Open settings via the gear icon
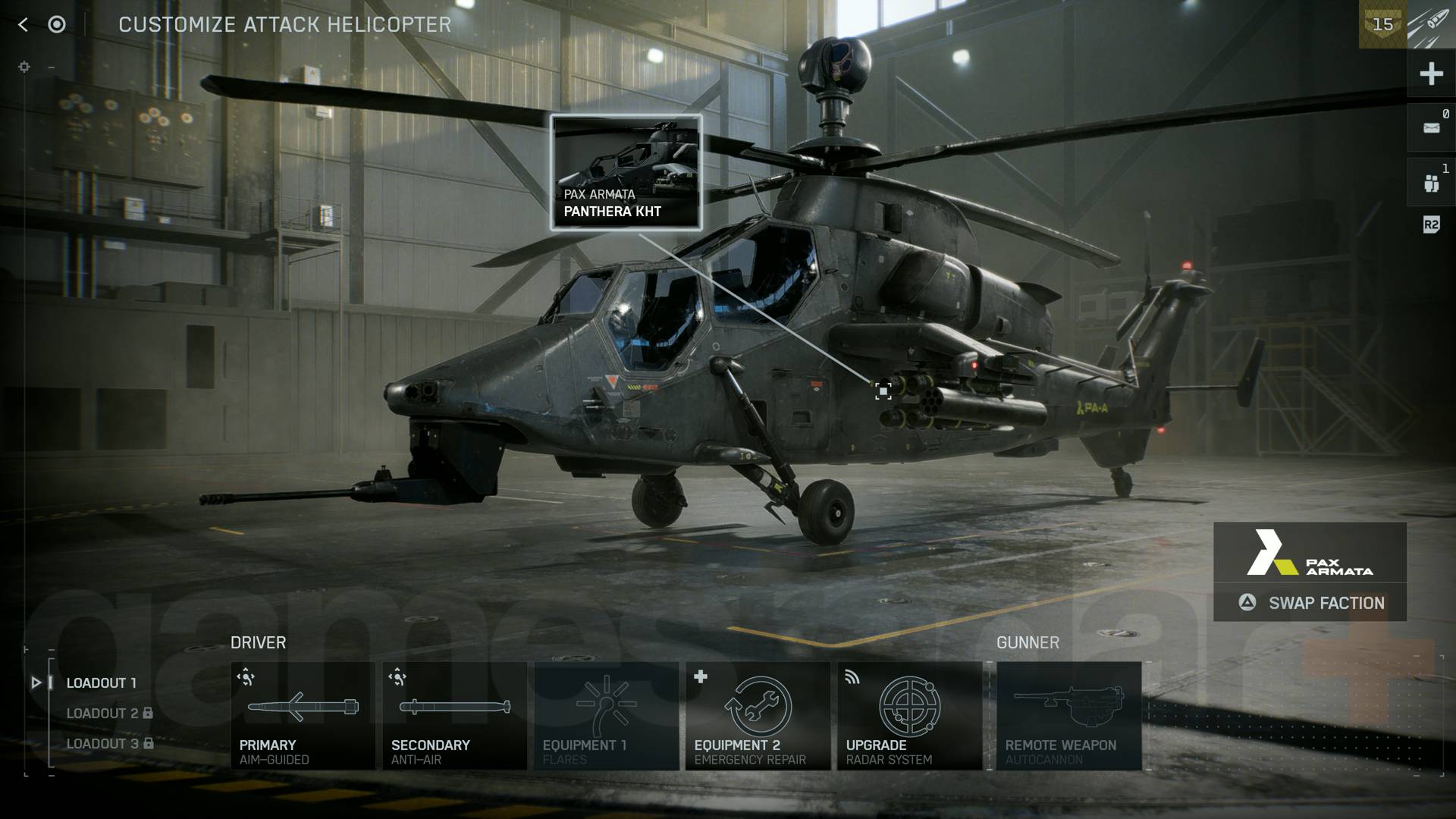 point(23,67)
